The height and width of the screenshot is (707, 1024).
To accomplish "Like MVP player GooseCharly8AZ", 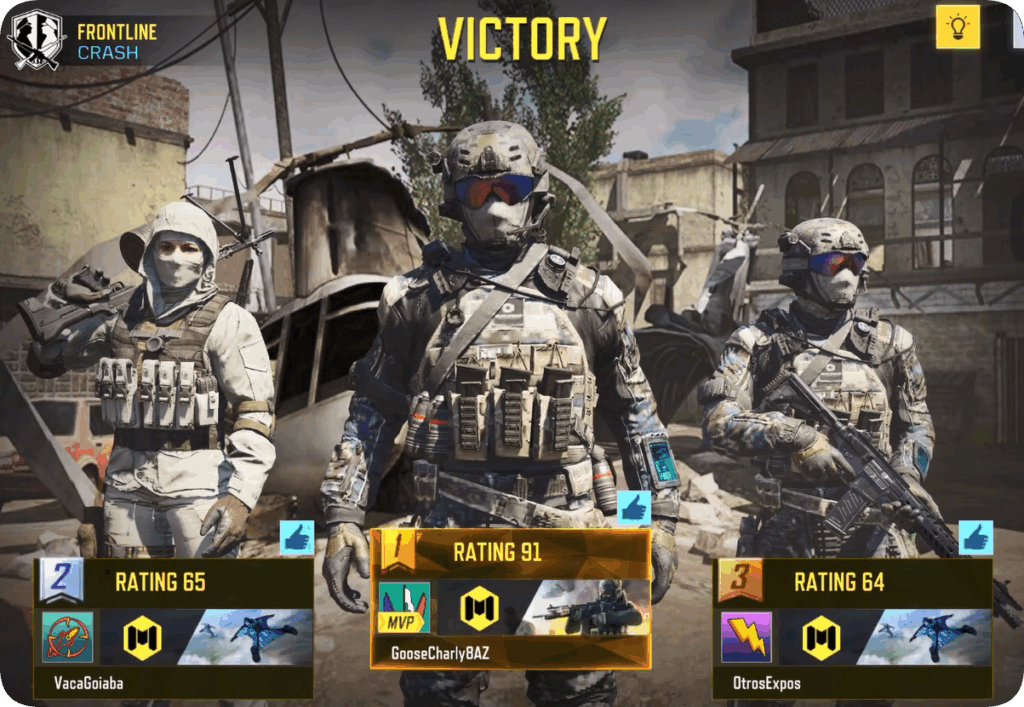I will 633,509.
